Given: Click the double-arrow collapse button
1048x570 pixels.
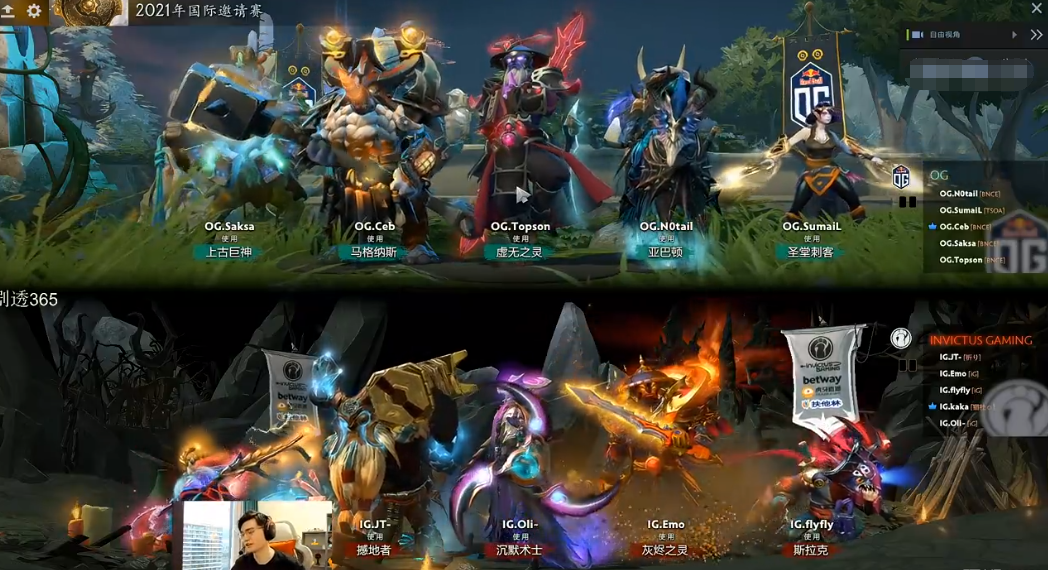Looking at the screenshot, I should 1036,34.
